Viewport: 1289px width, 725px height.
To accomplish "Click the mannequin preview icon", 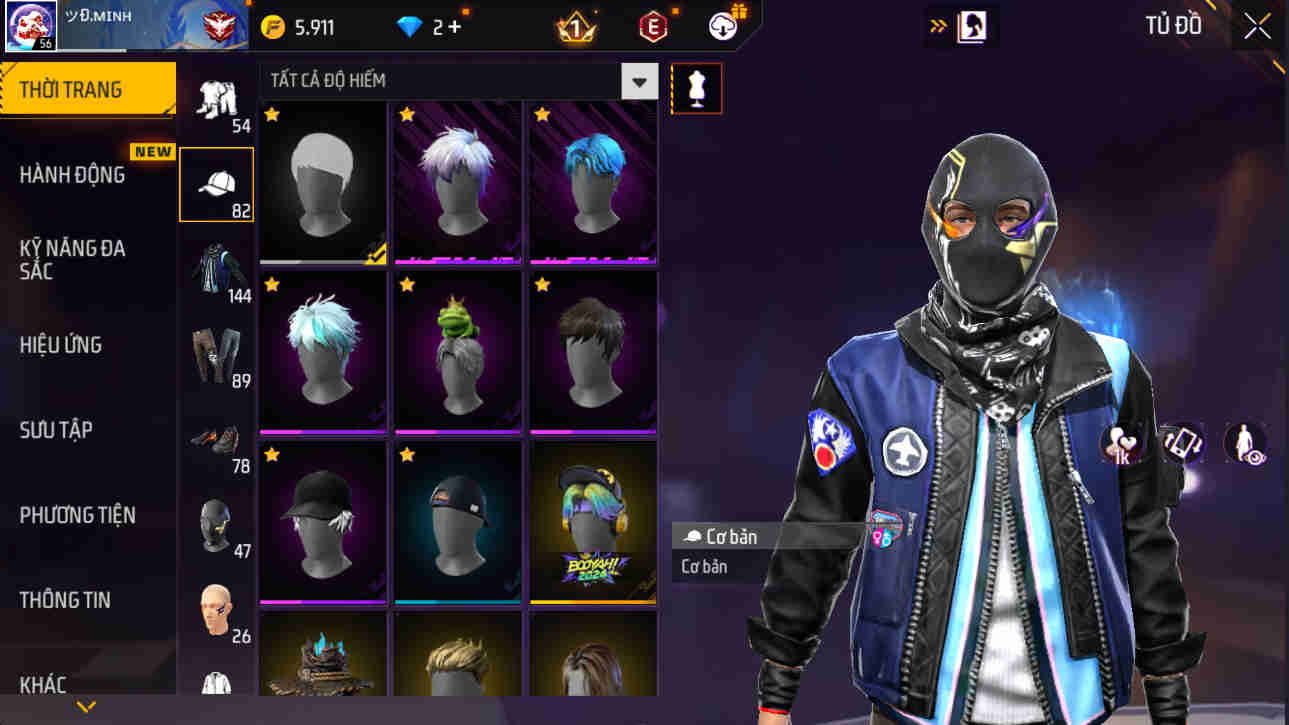I will 696,88.
